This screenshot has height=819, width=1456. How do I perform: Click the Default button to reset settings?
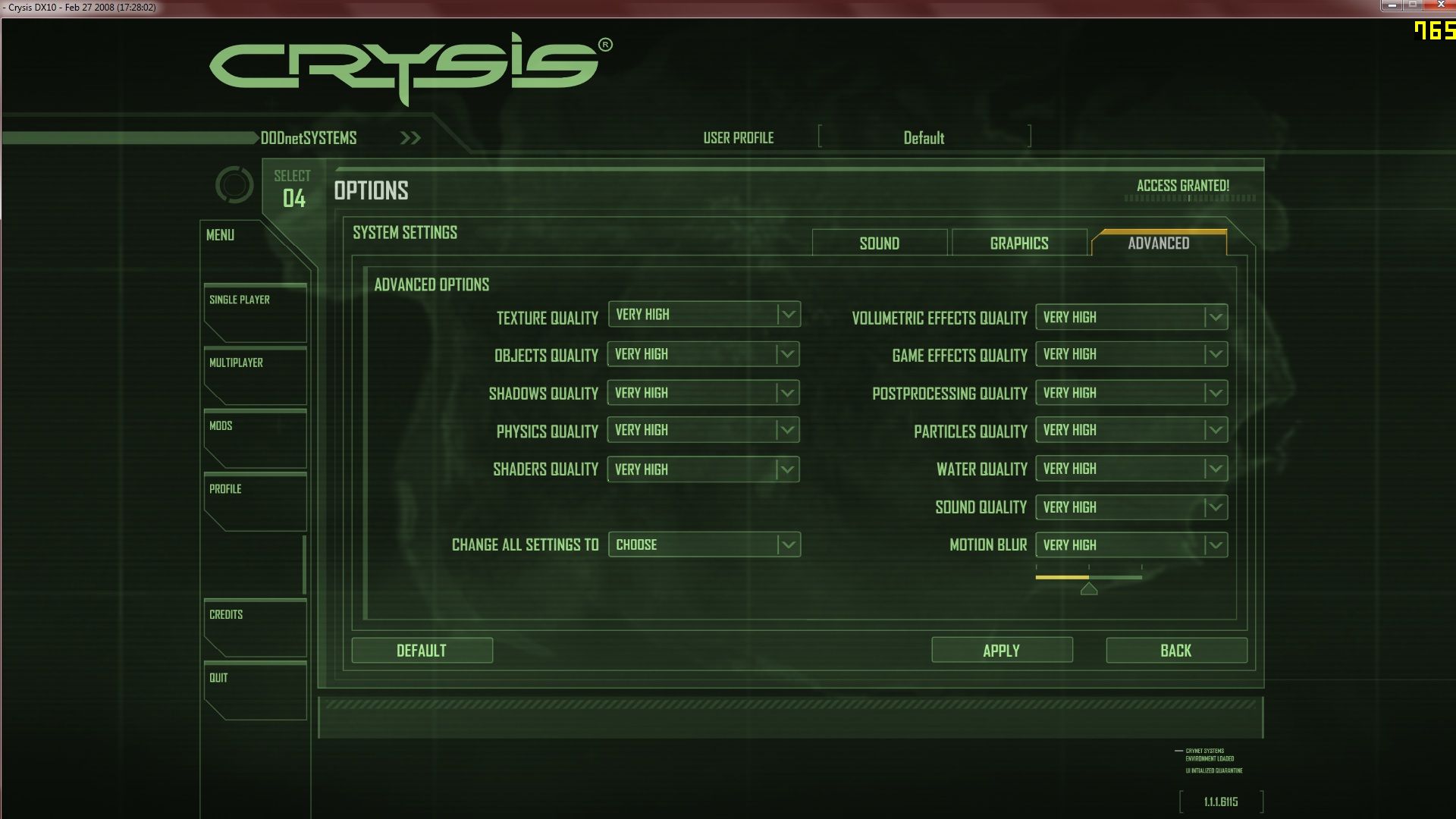(x=422, y=651)
